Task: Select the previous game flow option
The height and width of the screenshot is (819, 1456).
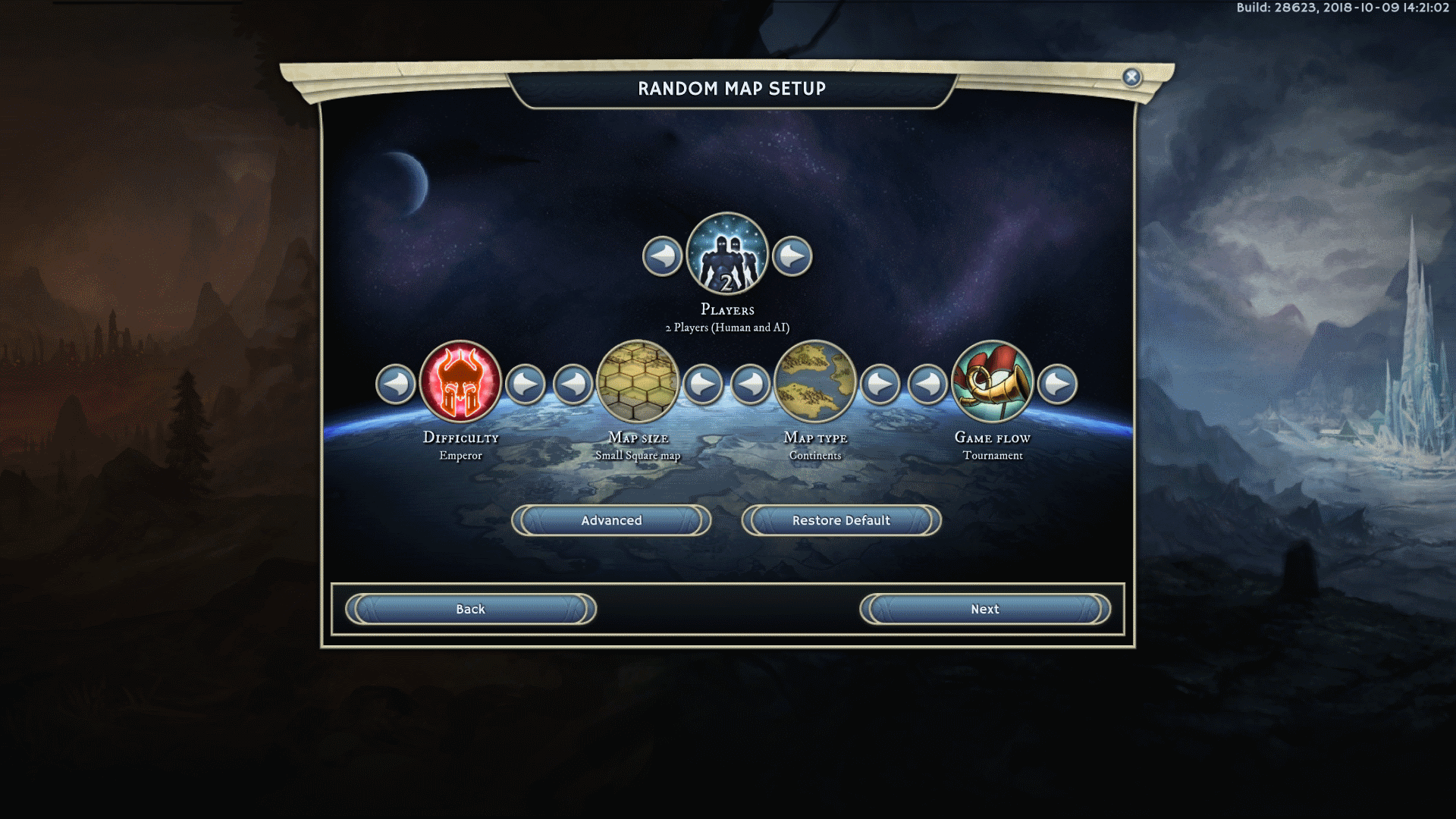Action: [x=927, y=384]
